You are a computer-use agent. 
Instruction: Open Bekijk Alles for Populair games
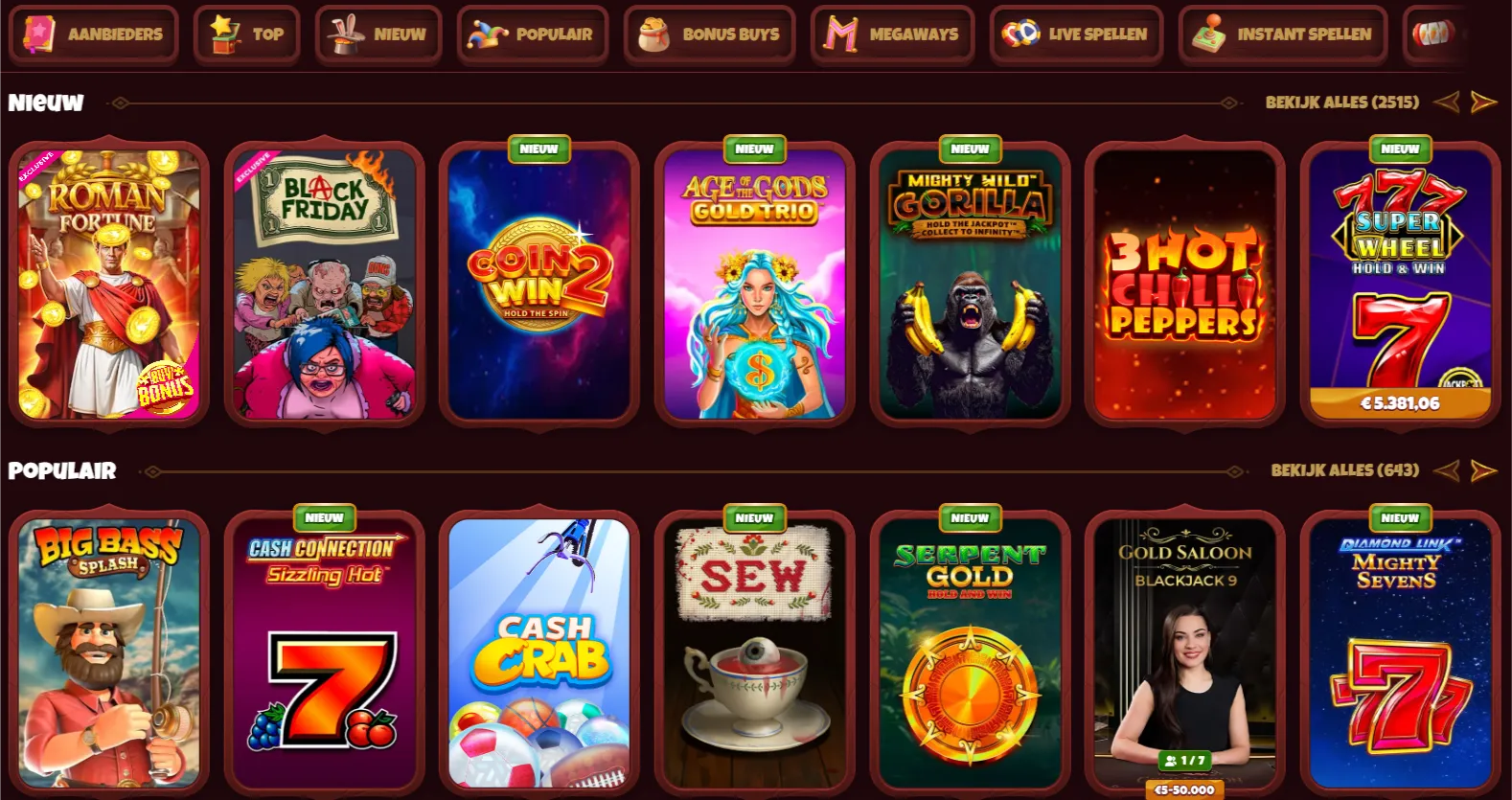tap(1343, 470)
